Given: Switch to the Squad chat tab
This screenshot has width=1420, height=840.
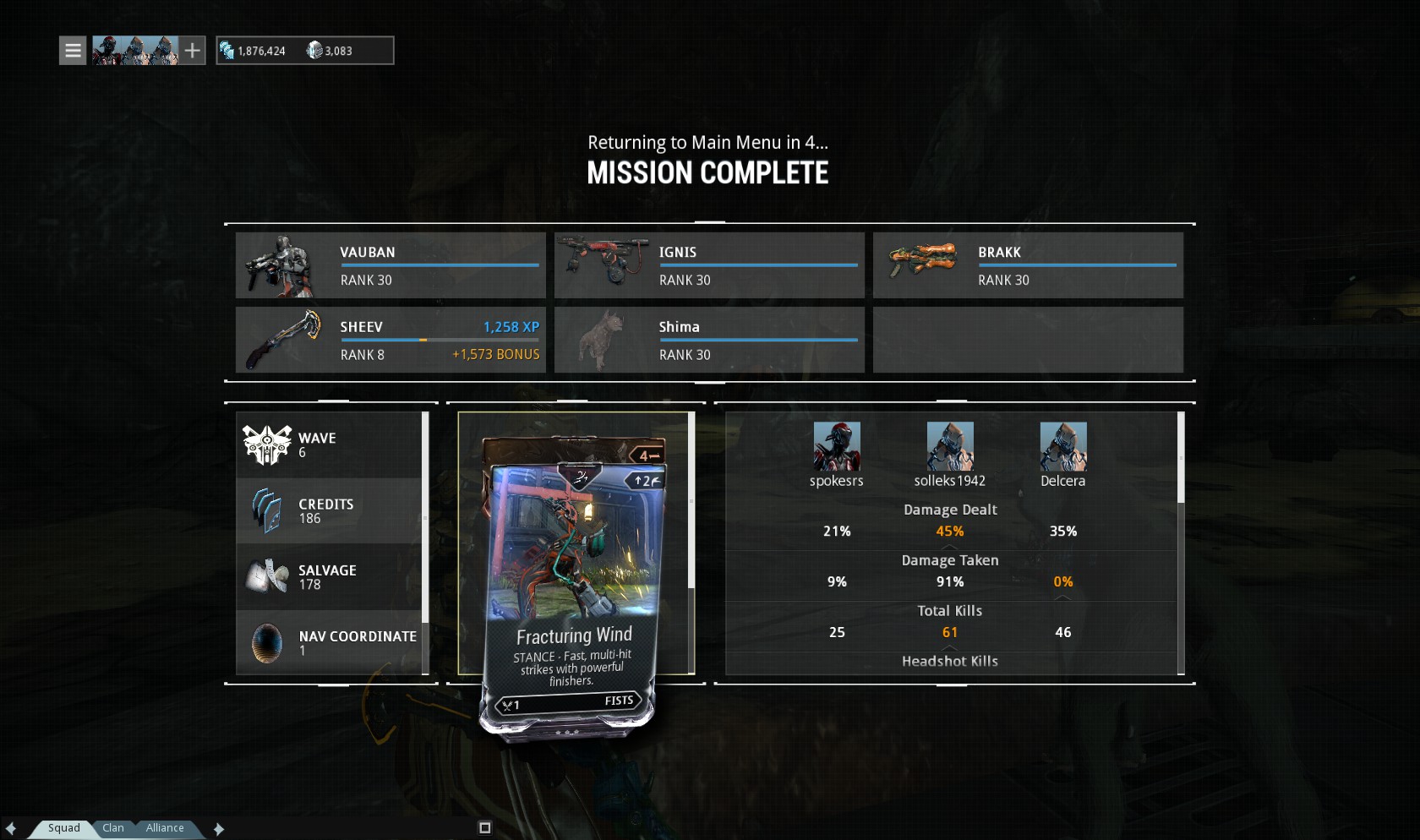Looking at the screenshot, I should coord(63,828).
